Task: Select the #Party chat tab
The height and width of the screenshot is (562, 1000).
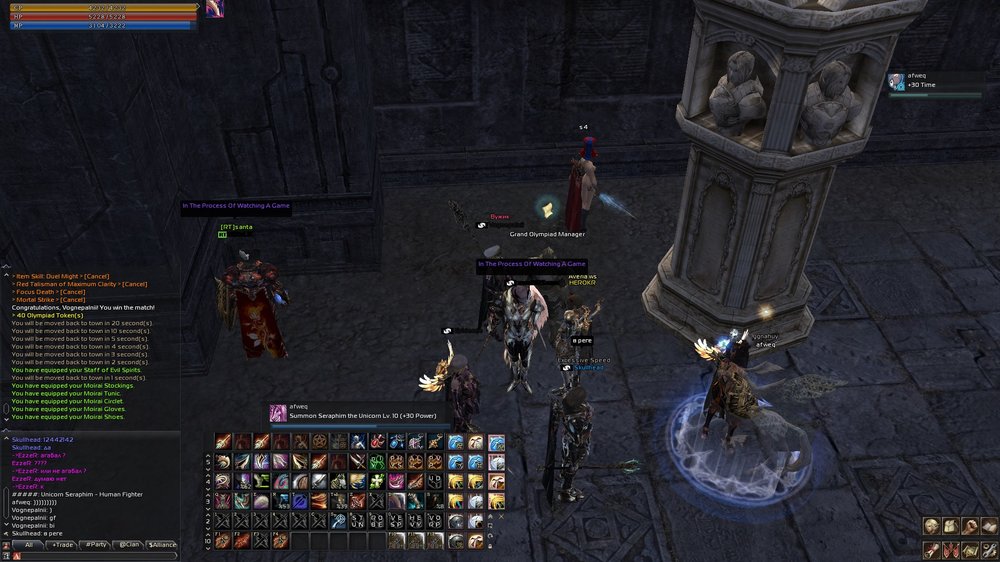Action: (x=96, y=545)
